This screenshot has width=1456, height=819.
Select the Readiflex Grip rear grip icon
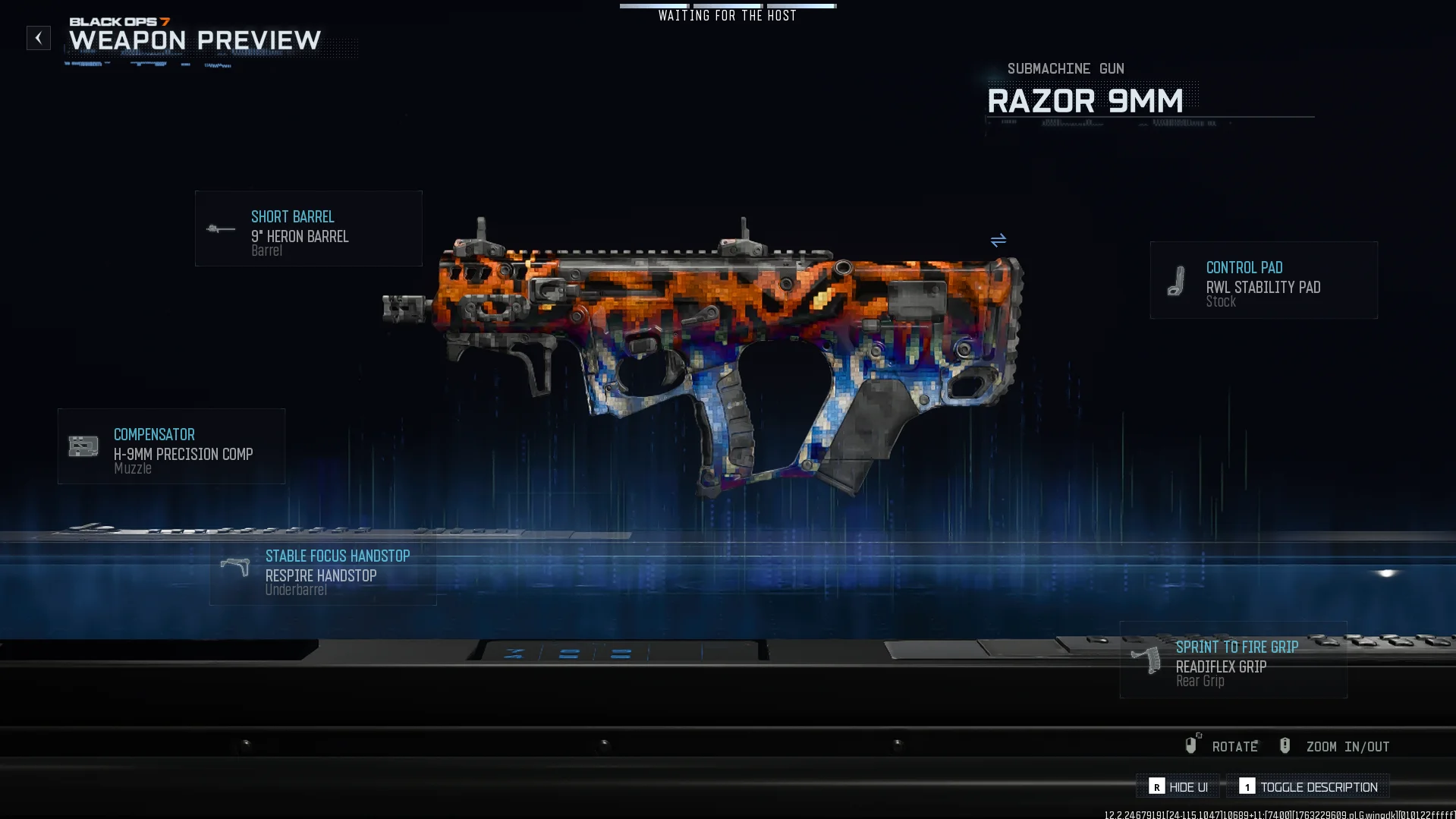pyautogui.click(x=1146, y=660)
